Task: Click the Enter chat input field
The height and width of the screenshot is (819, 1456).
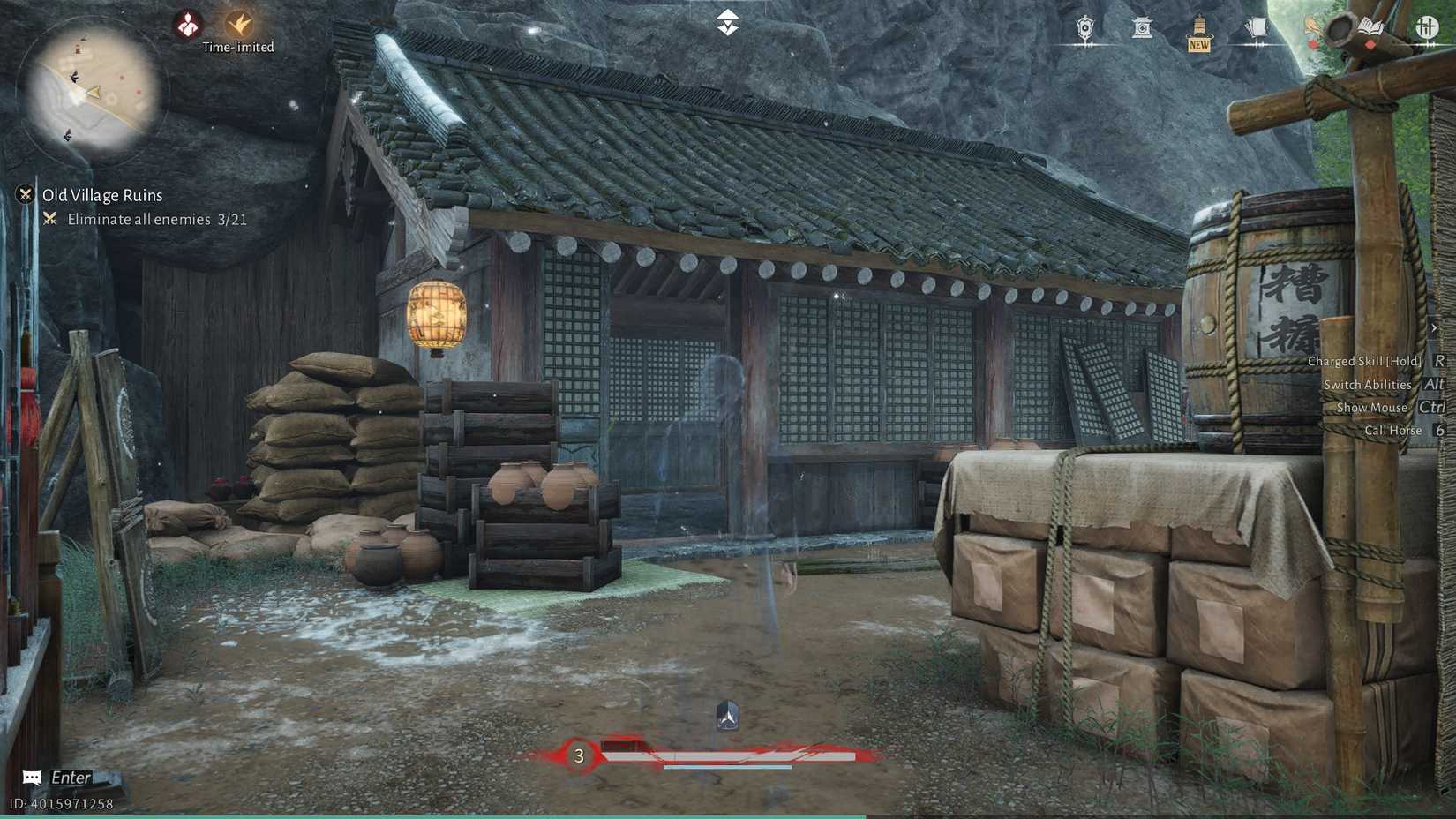Action: point(71,778)
